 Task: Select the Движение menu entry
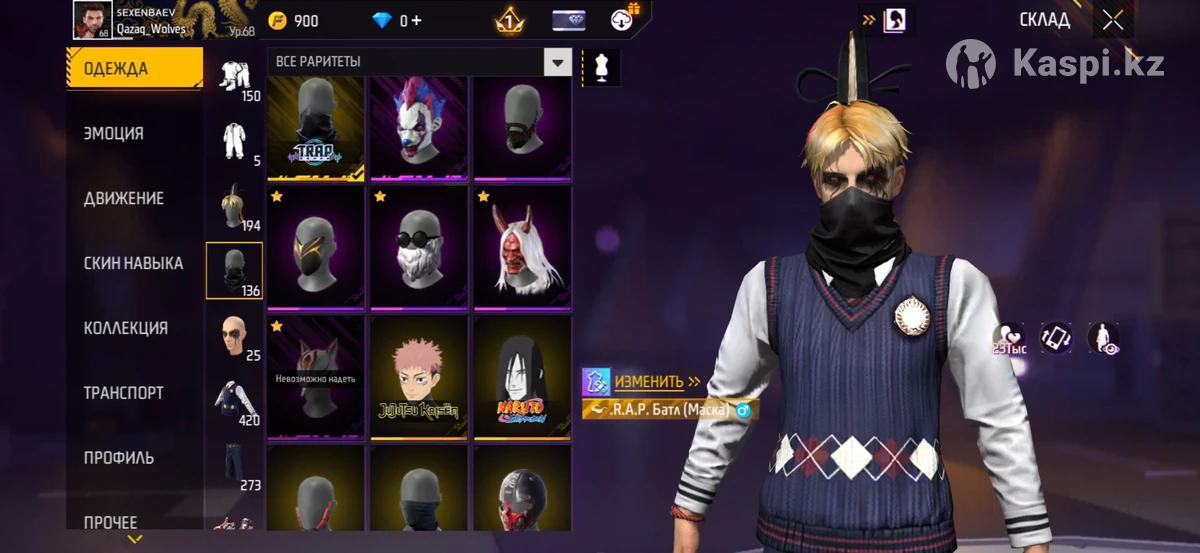click(x=123, y=198)
